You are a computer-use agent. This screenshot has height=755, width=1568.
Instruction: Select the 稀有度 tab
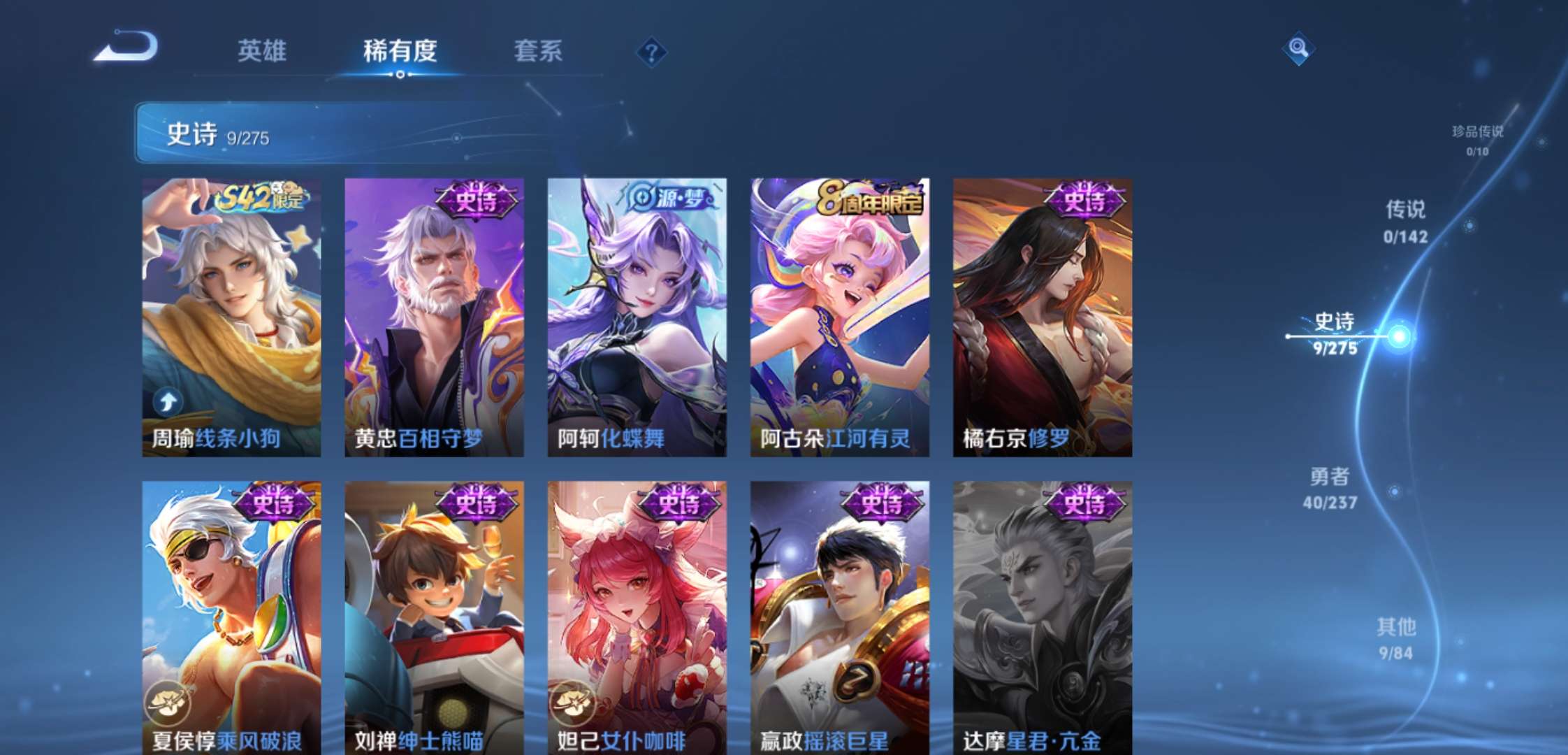click(x=400, y=50)
